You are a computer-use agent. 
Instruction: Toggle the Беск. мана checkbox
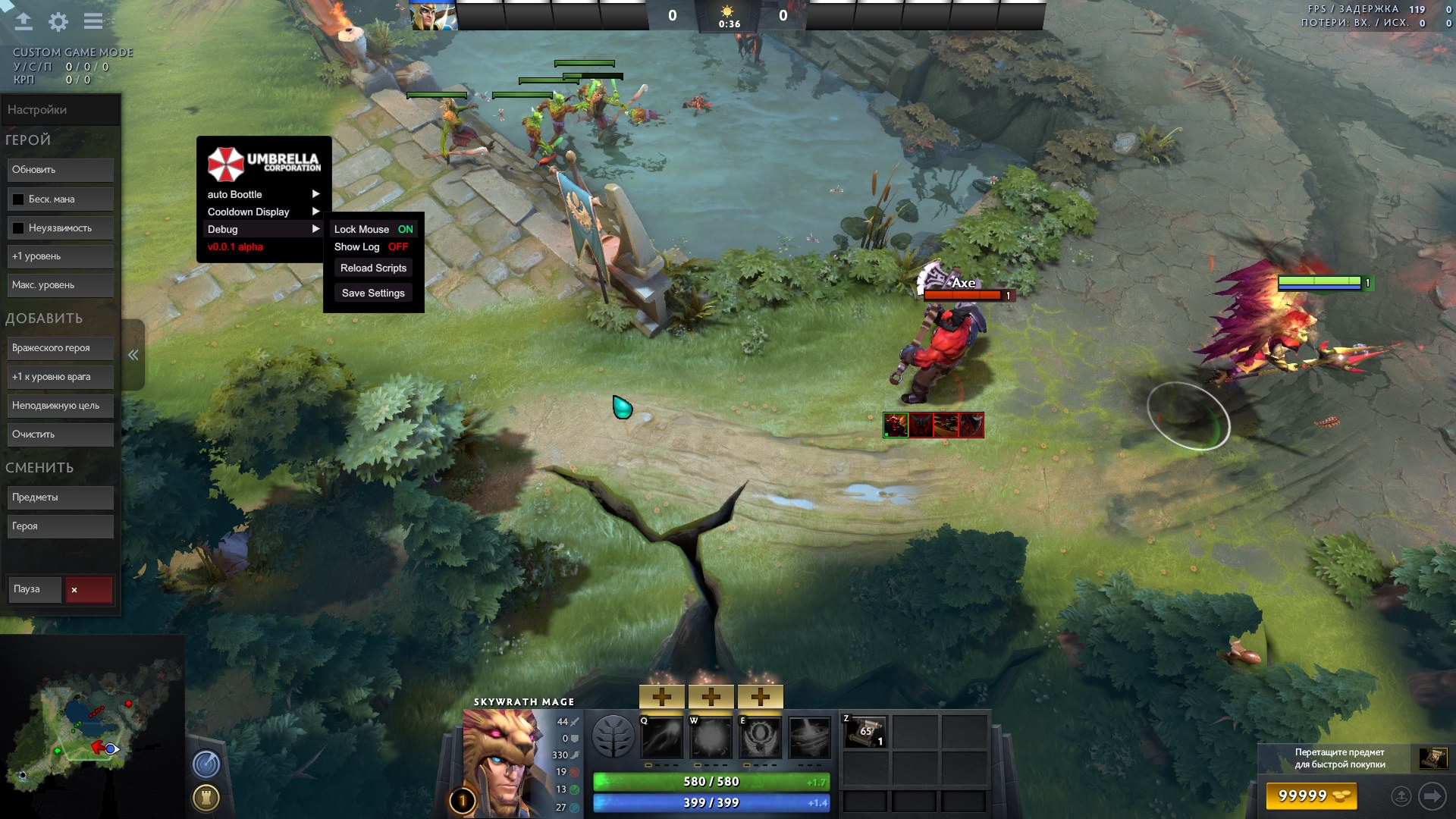click(x=18, y=199)
